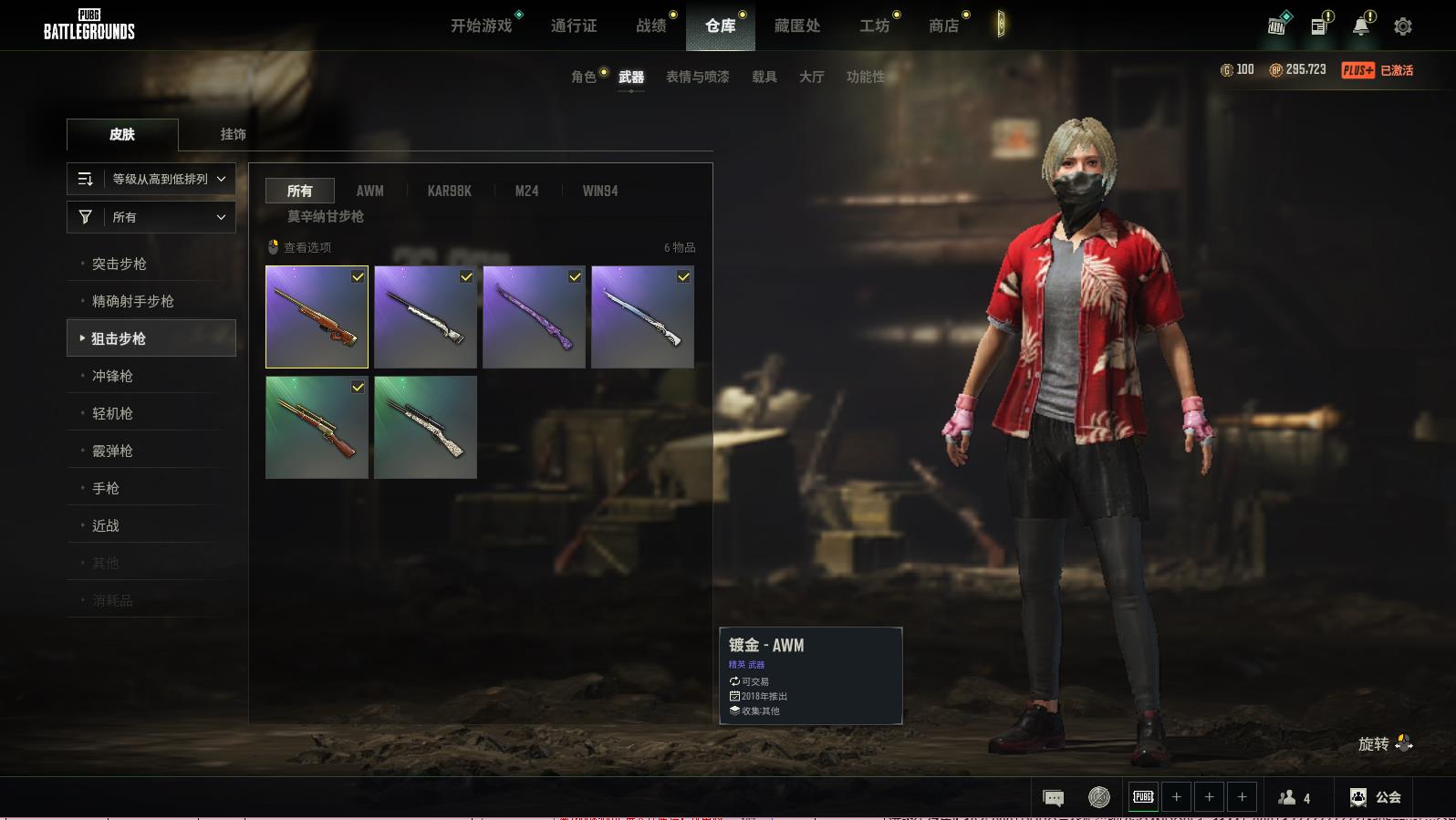This screenshot has height=820, width=1456.
Task: Select the gold plated AWM skin
Action: 317,317
